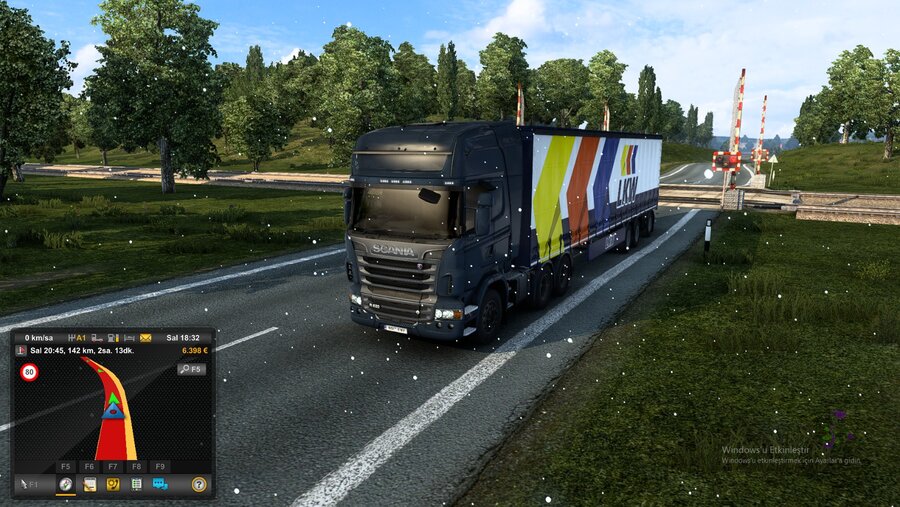
Task: Click the magnifier map zoom button
Action: click(x=191, y=369)
